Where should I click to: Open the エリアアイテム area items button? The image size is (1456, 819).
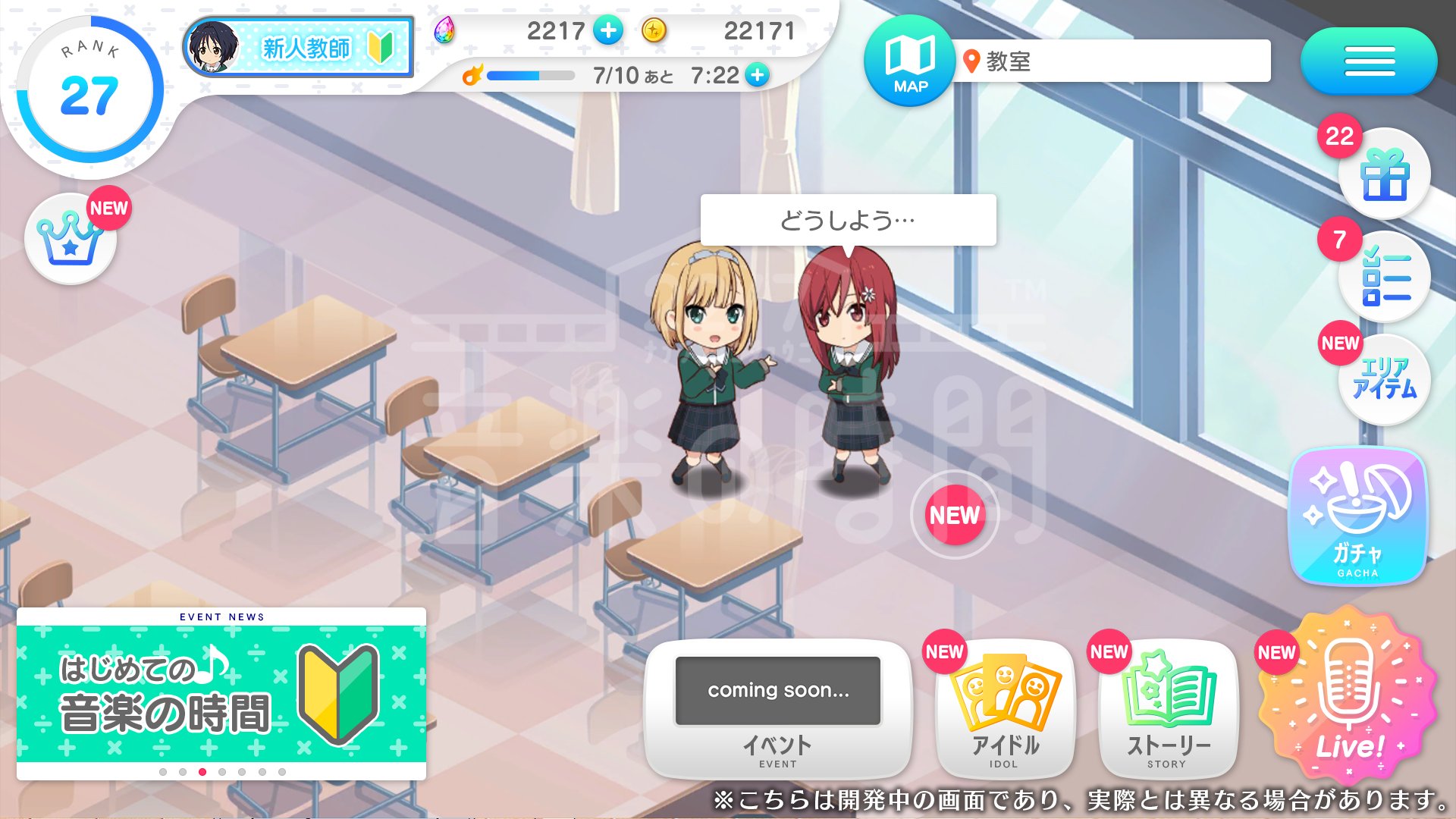[x=1384, y=379]
